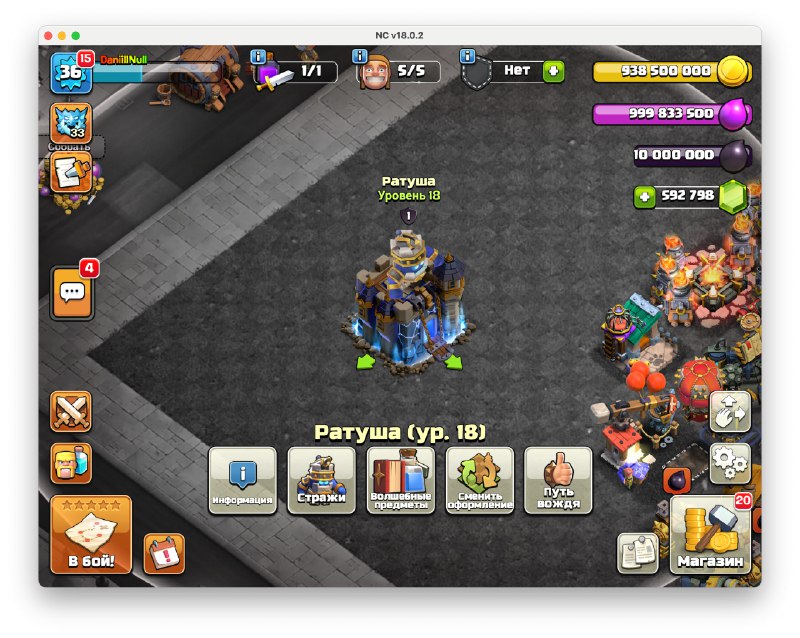This screenshot has height=638, width=800.
Task: Close the window with the red button
Action: (48, 35)
